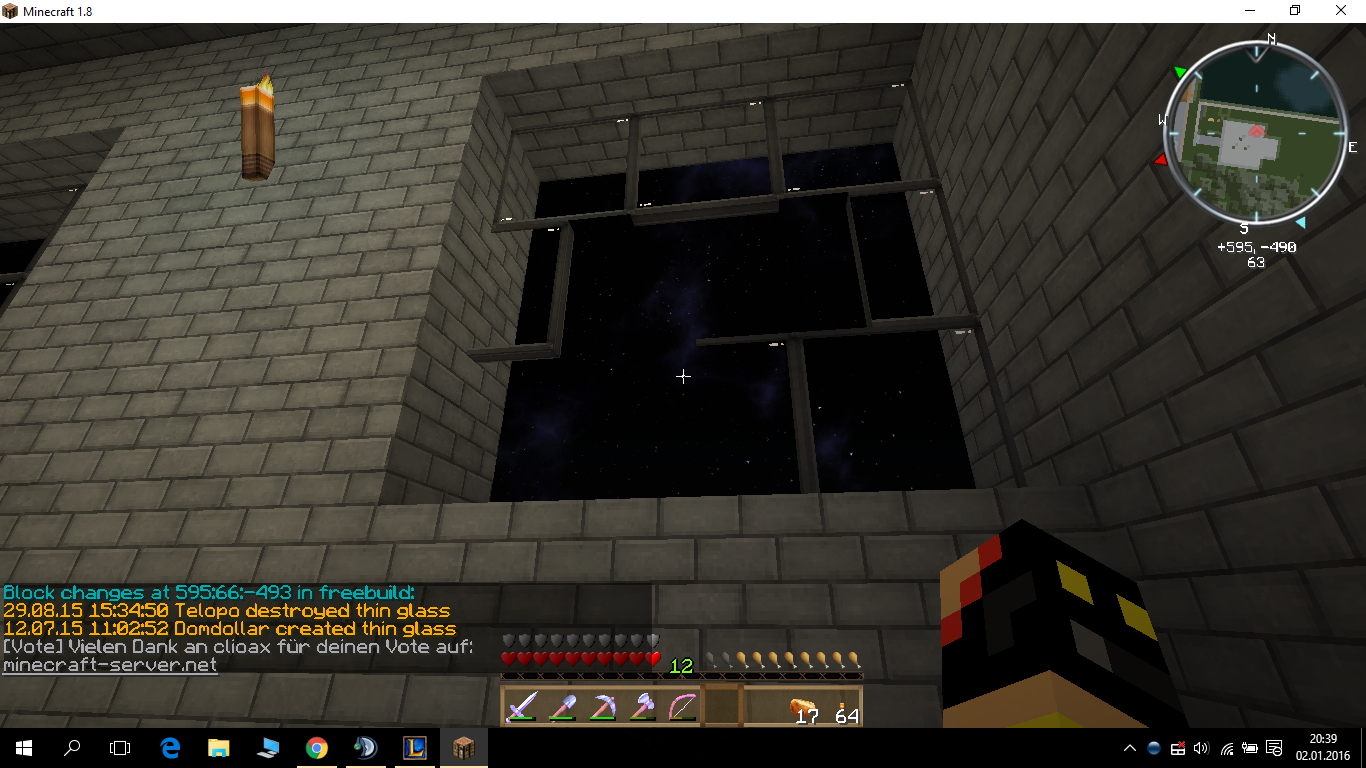Choose the pickaxe in the hotbar
The image size is (1366, 768).
click(602, 706)
